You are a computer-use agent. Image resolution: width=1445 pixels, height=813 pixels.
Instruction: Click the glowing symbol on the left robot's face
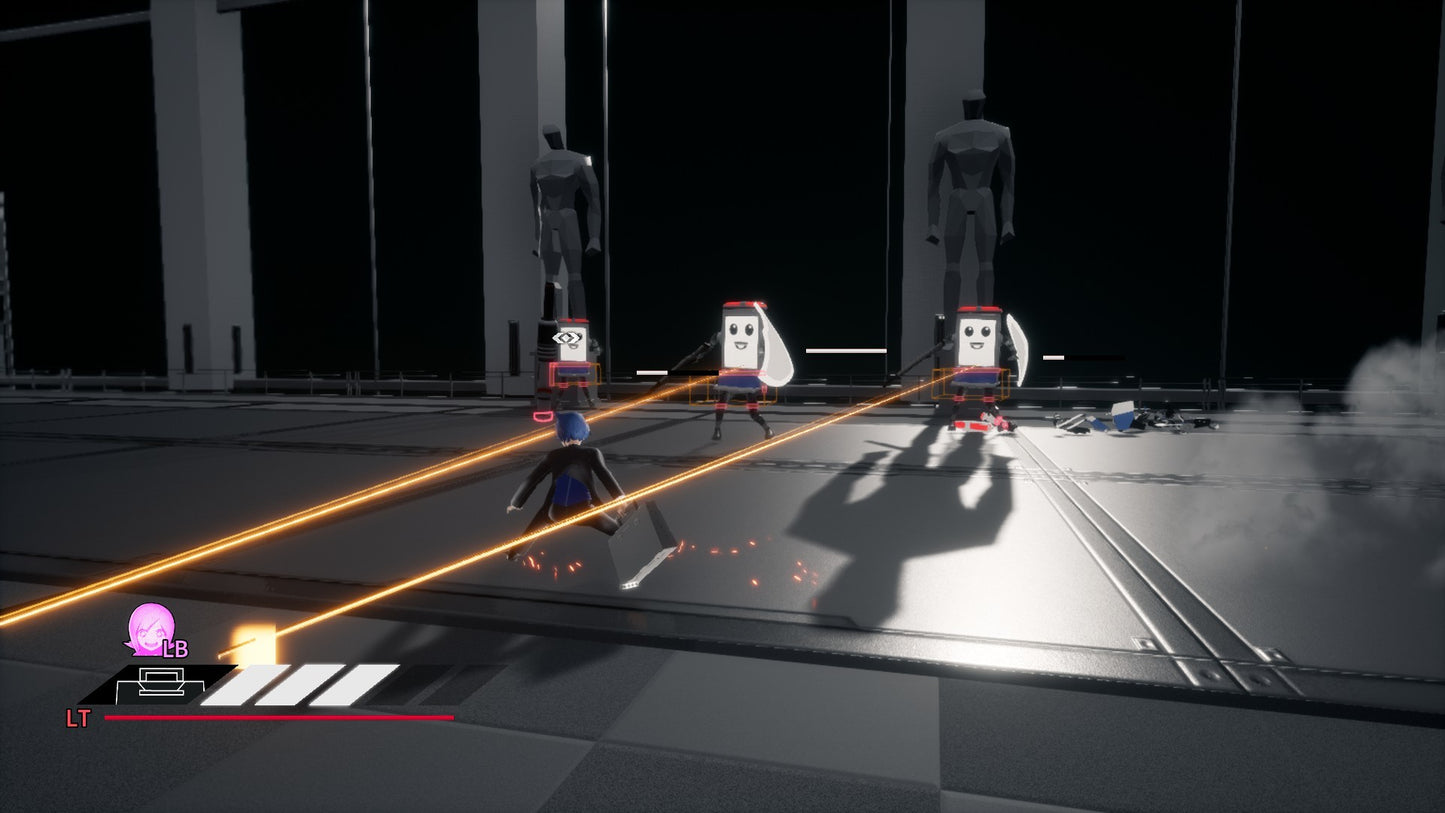coord(565,340)
